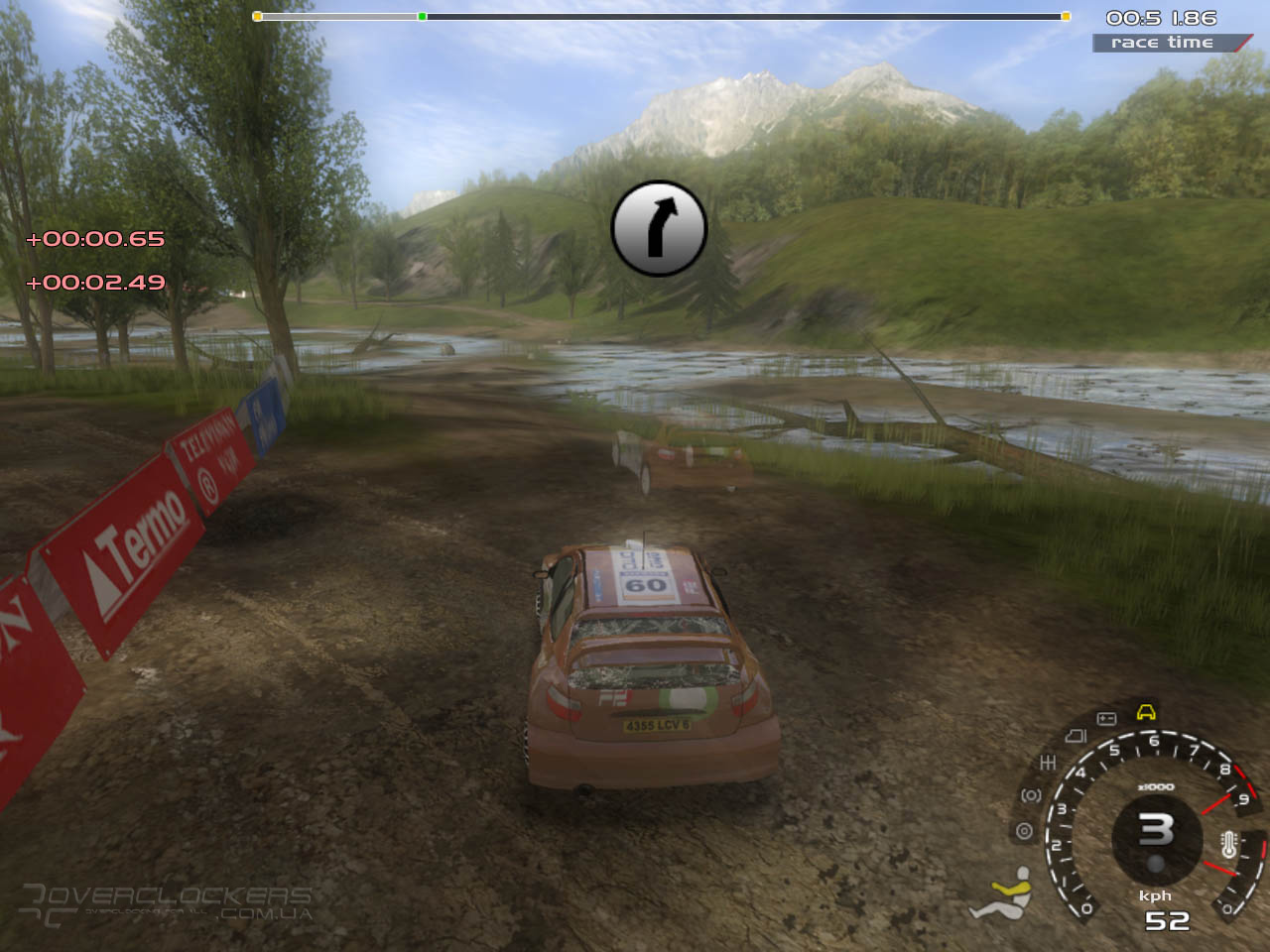Image resolution: width=1270 pixels, height=952 pixels.
Task: Click the engine temperature thermometer icon
Action: click(x=1229, y=846)
